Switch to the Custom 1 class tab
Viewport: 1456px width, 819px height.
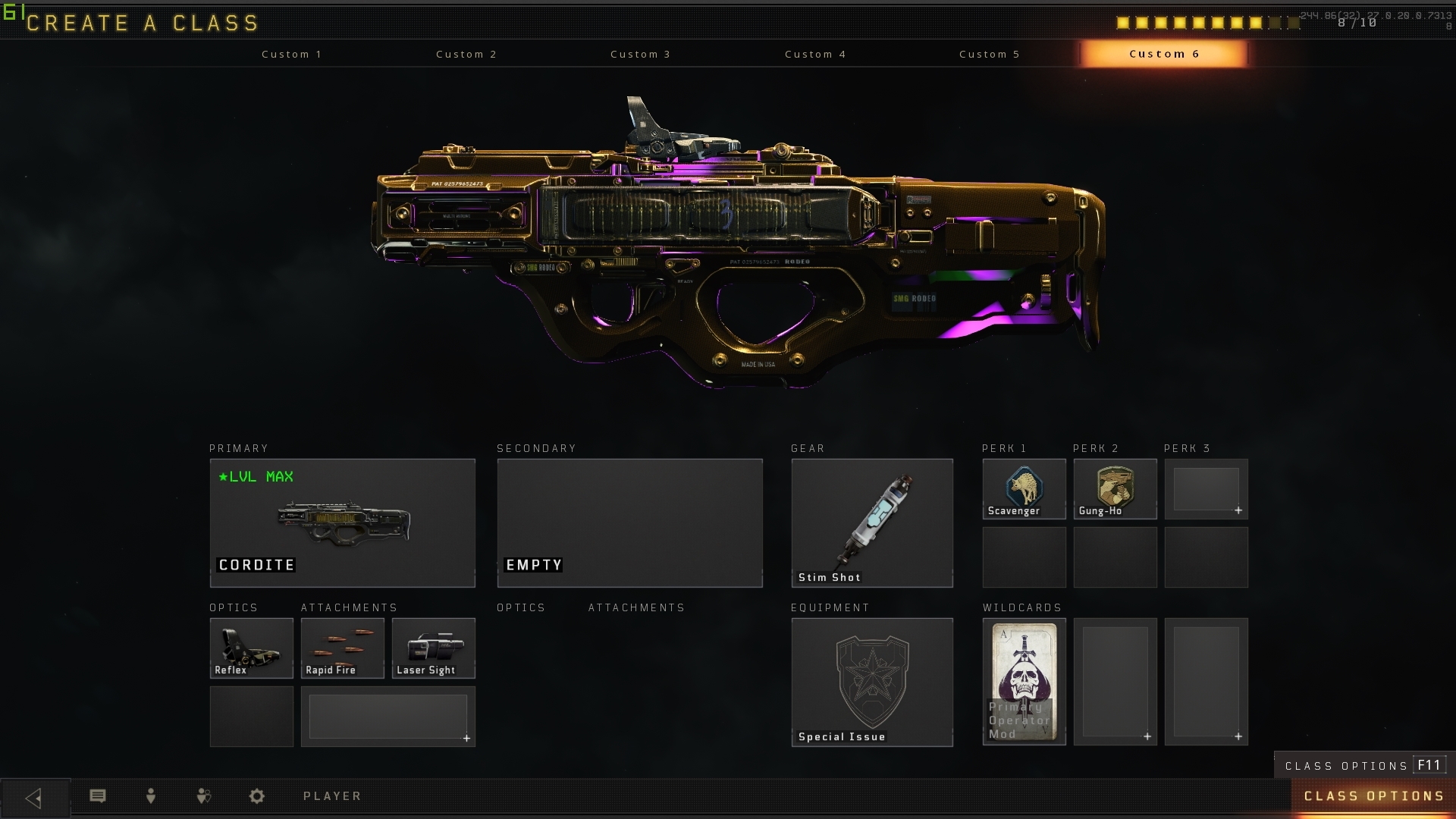pyautogui.click(x=292, y=54)
